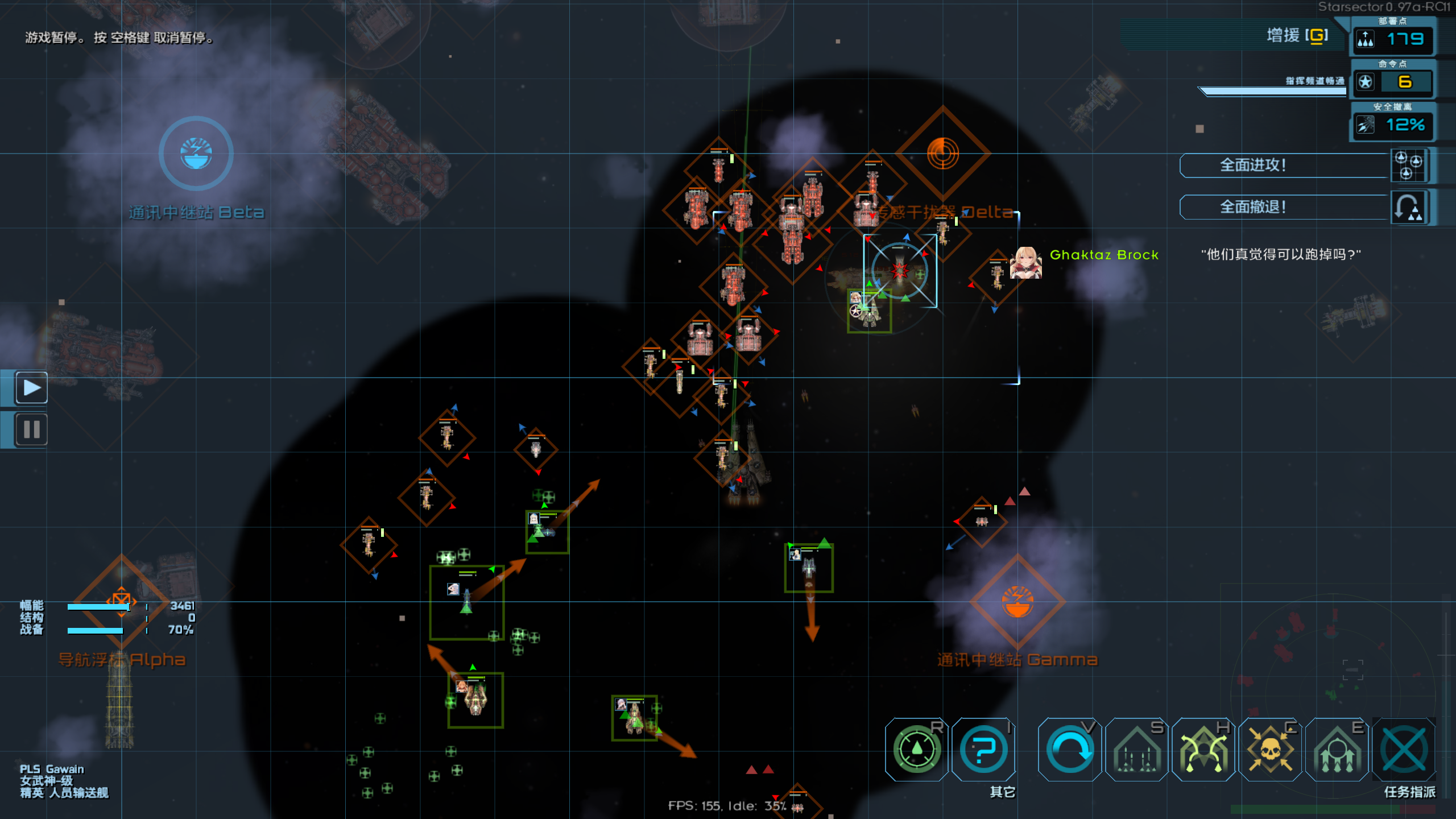Choose the escort arrows command icon
Viewport: 1456px width, 819px height.
click(1337, 750)
